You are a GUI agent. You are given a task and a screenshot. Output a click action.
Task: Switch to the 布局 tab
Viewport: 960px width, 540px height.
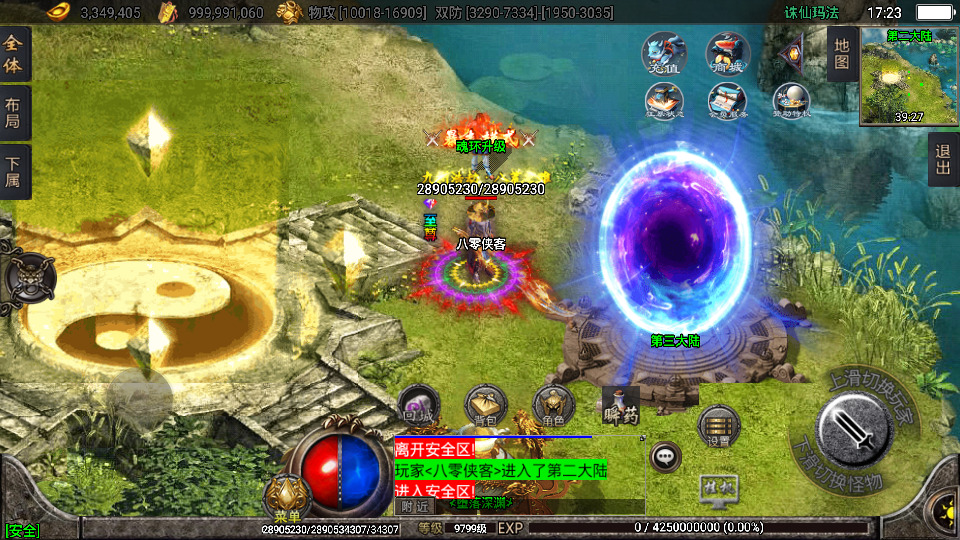(14, 114)
